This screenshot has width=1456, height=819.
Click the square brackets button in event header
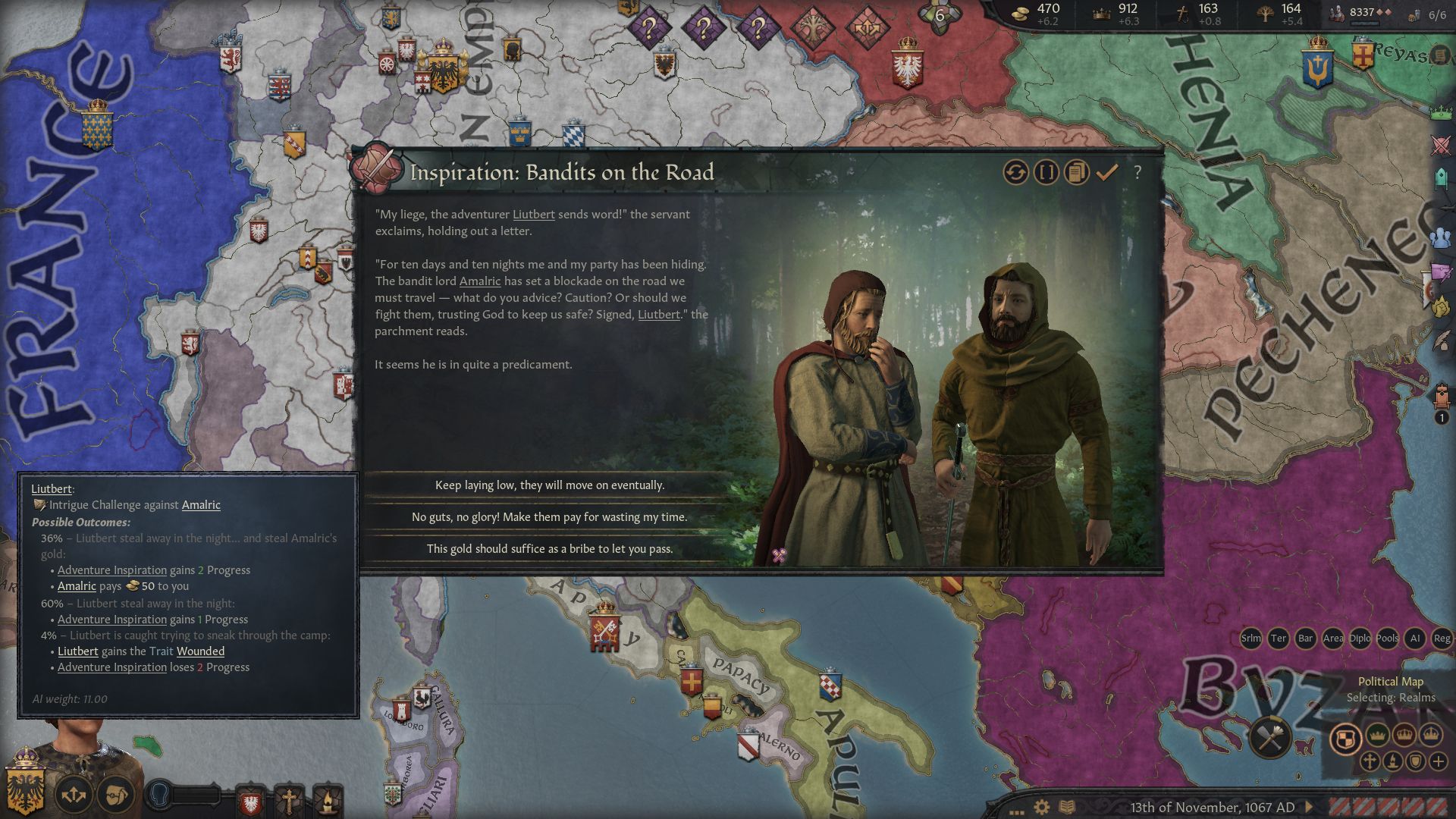[x=1046, y=173]
